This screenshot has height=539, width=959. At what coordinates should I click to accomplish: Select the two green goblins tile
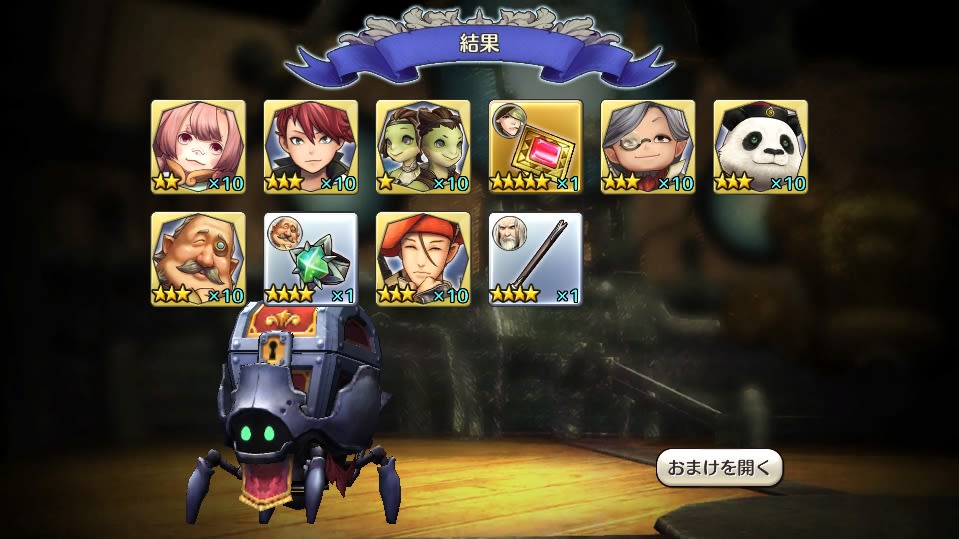423,147
